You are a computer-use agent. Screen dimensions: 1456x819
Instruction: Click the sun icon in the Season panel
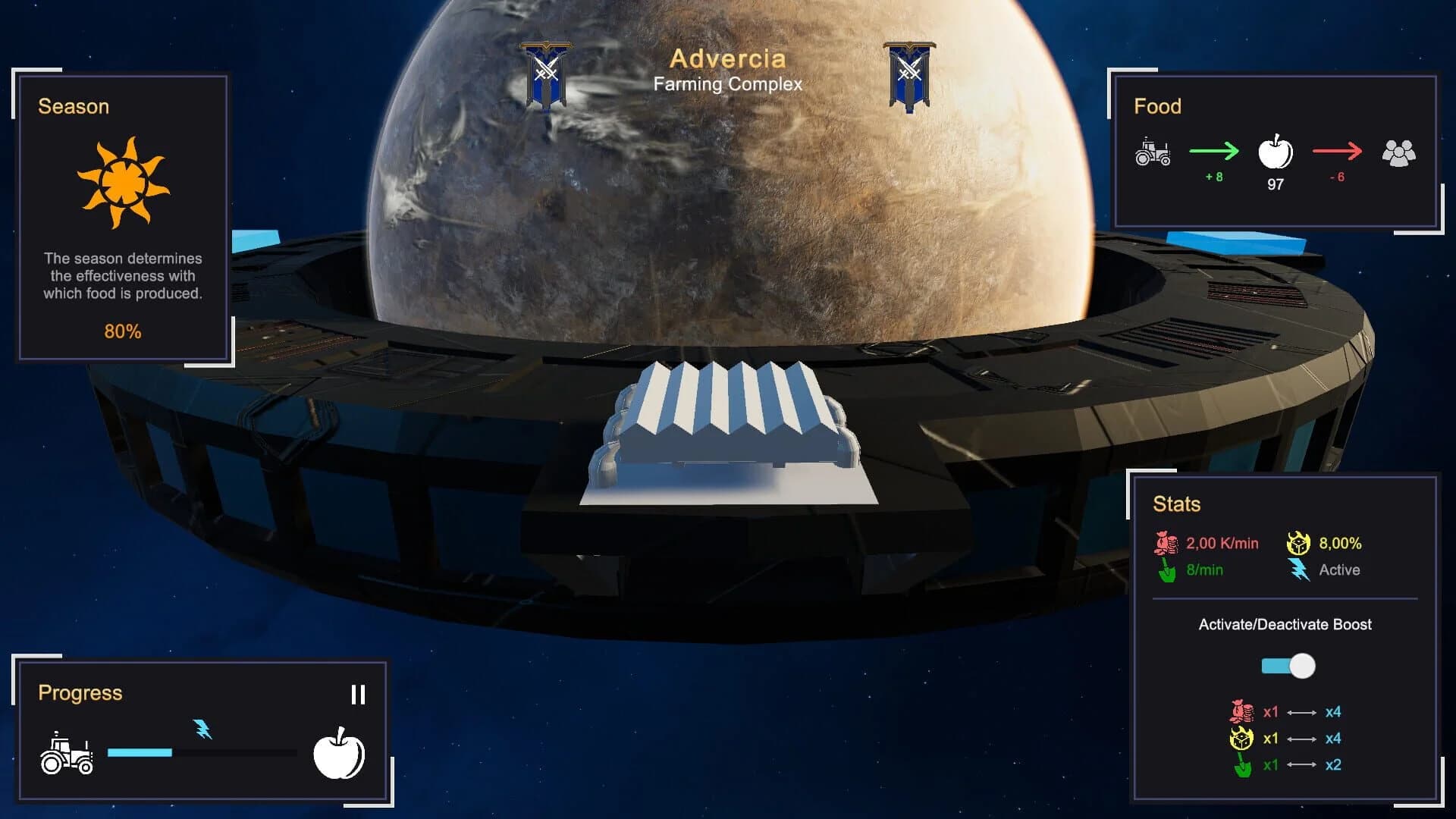coord(121,182)
